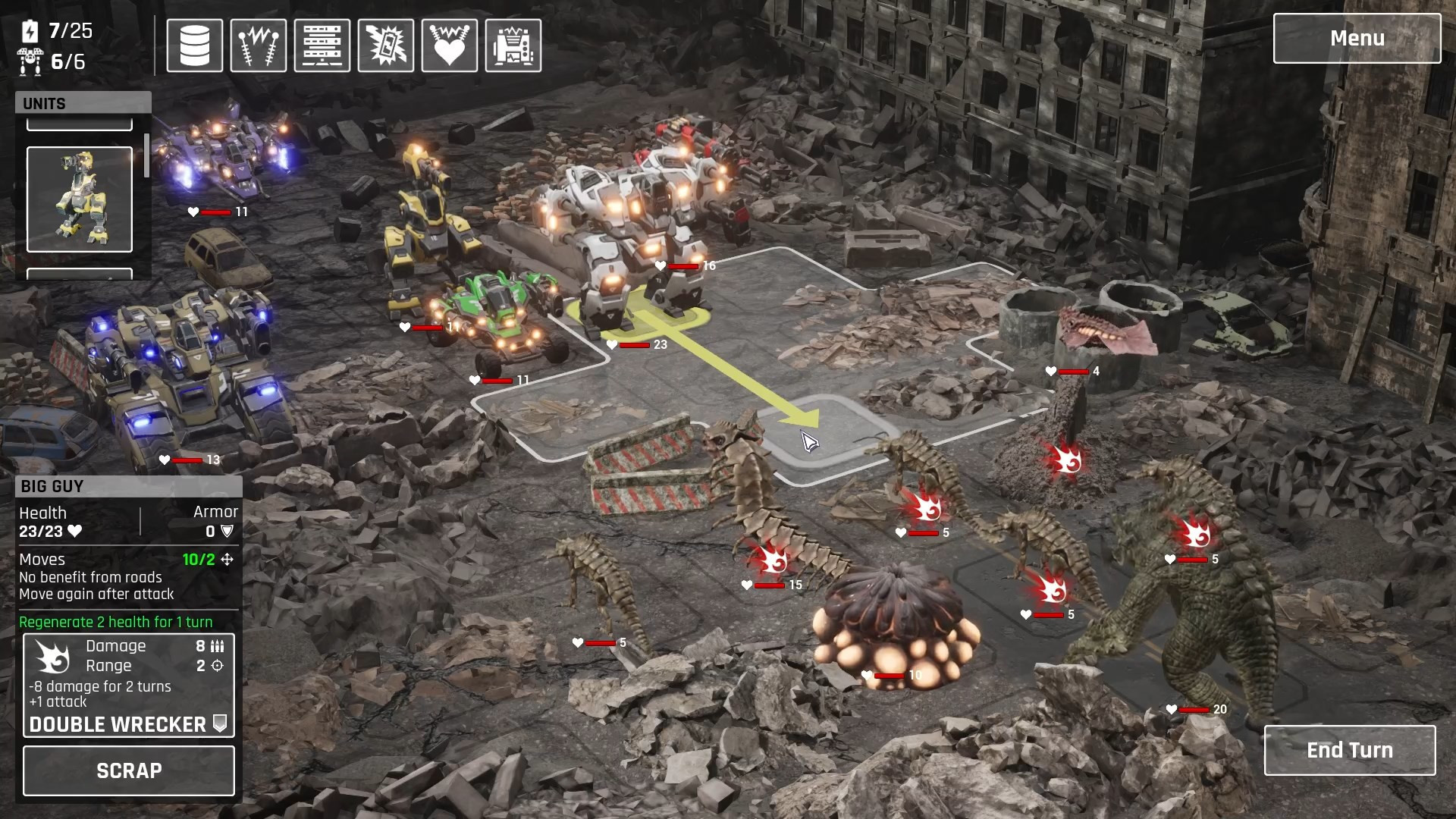This screenshot has width=1456, height=819.
Task: Click the Moves crosshair icon in Big Guy panel
Action: click(x=229, y=560)
